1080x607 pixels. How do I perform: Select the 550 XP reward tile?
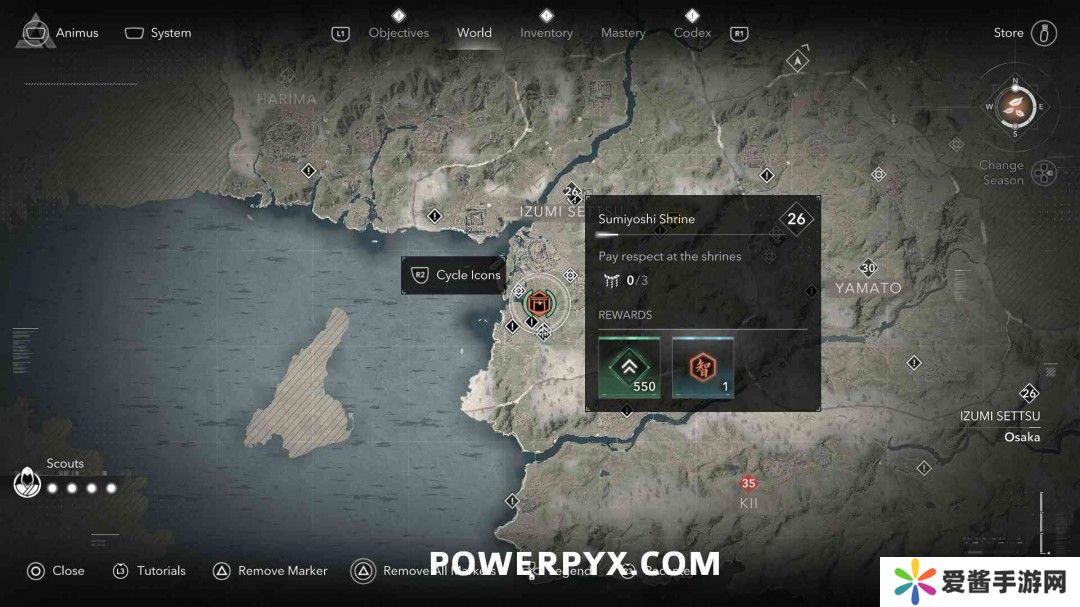tap(629, 367)
